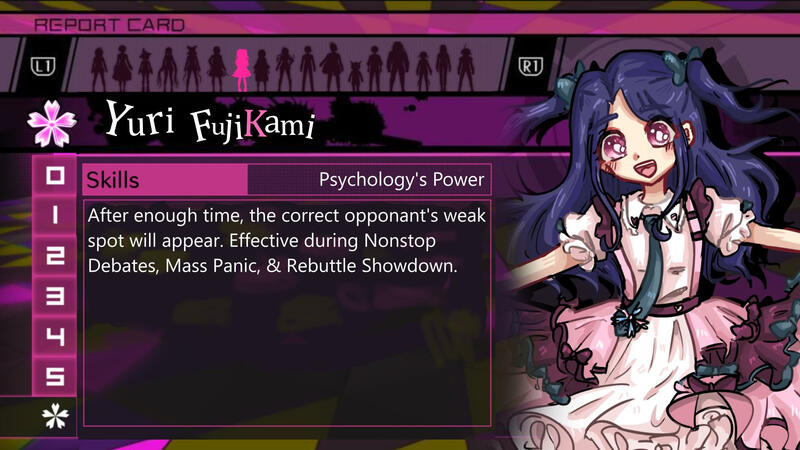Screen dimensions: 800x450
Task: Select the Psychology's Power skill row
Action: [x=287, y=180]
